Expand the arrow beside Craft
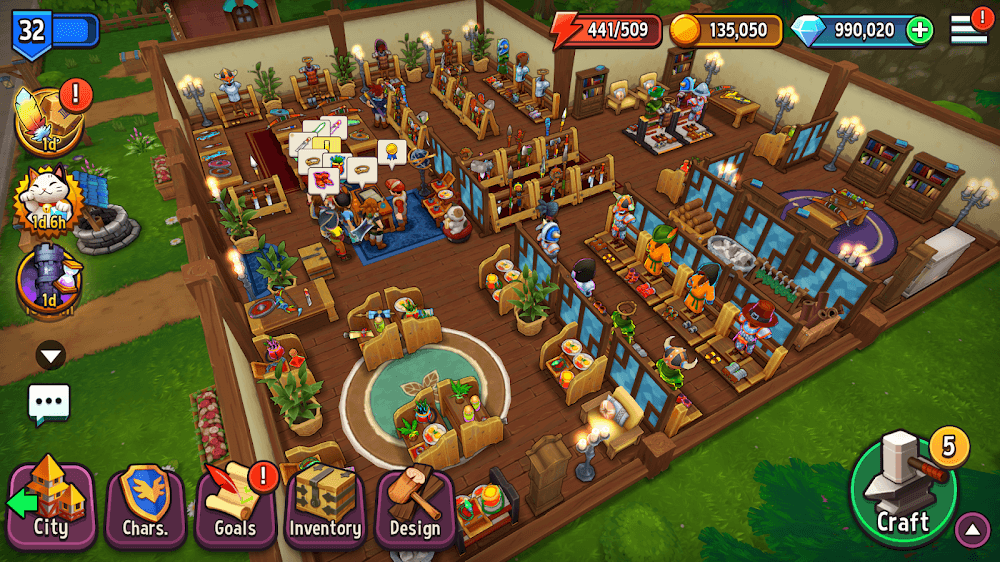The image size is (1000, 562). click(x=972, y=529)
